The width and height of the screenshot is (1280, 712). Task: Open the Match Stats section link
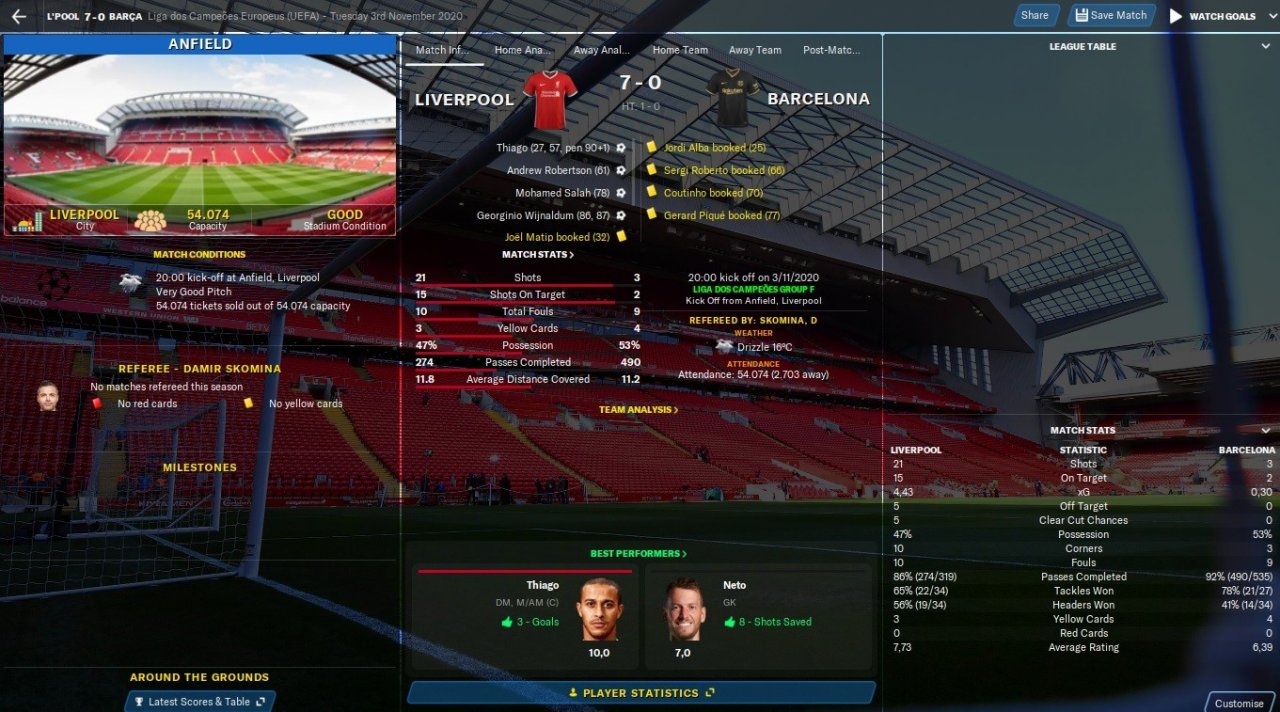[538, 255]
